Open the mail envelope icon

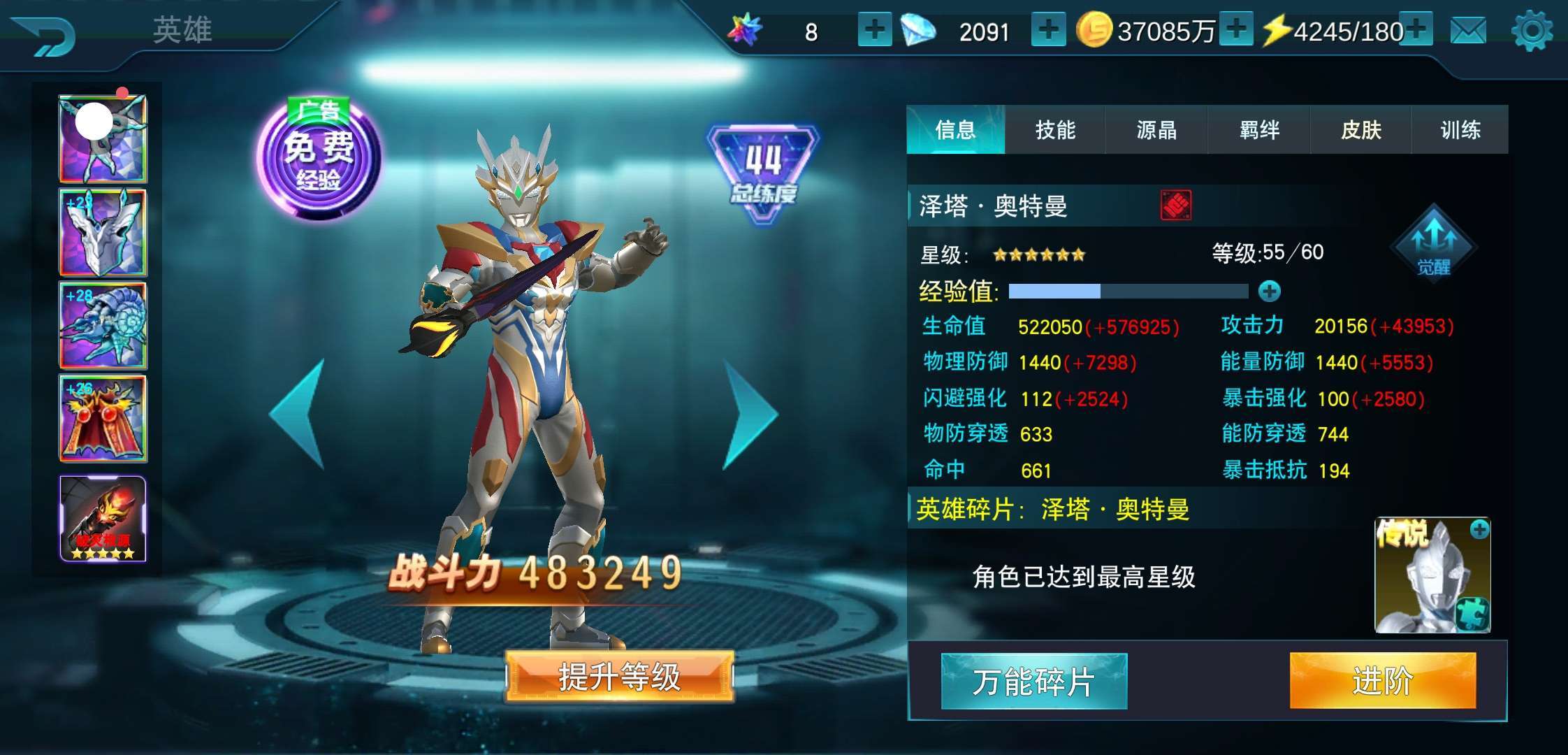click(1468, 31)
